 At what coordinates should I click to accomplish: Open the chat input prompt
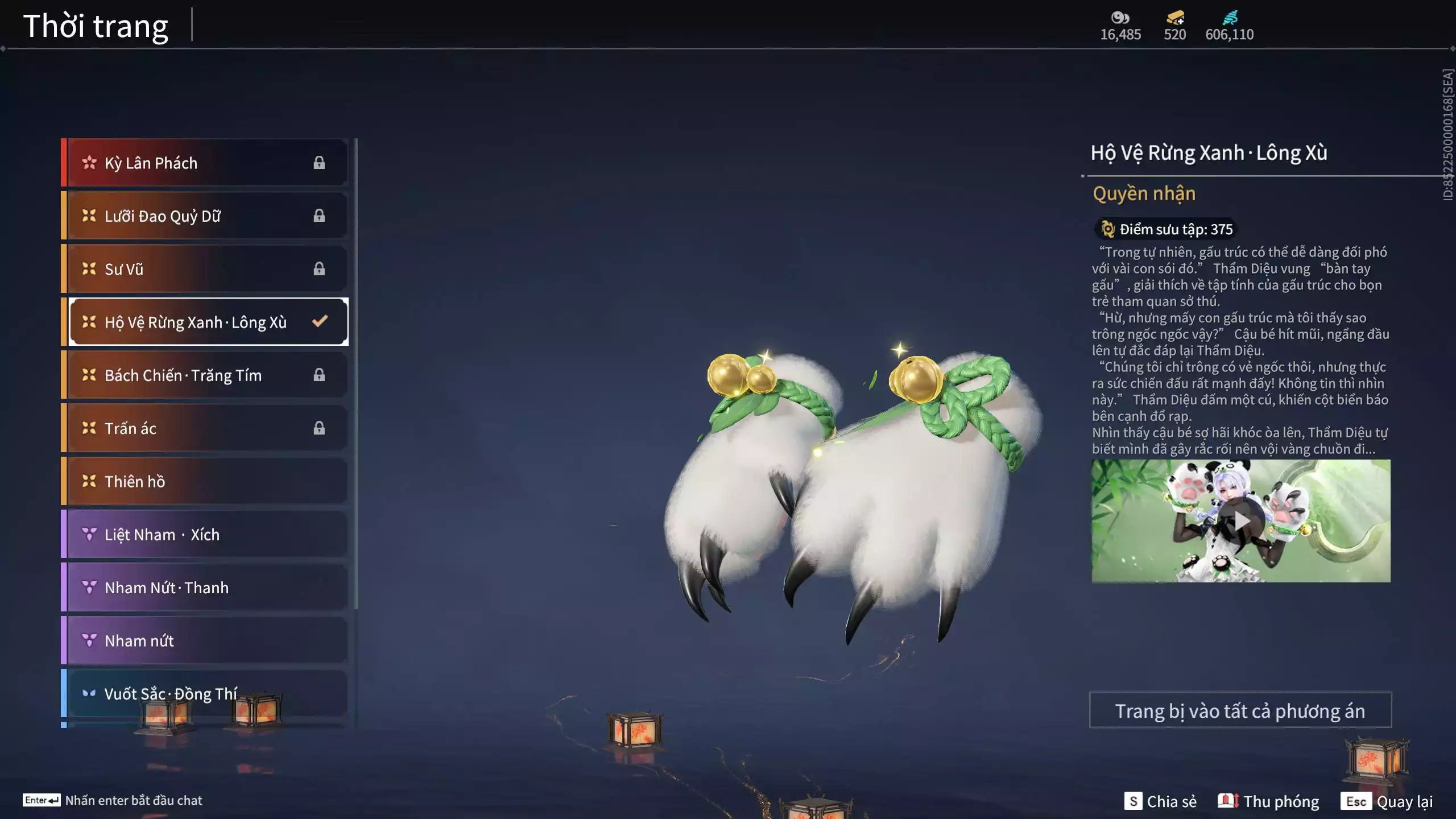click(113, 800)
